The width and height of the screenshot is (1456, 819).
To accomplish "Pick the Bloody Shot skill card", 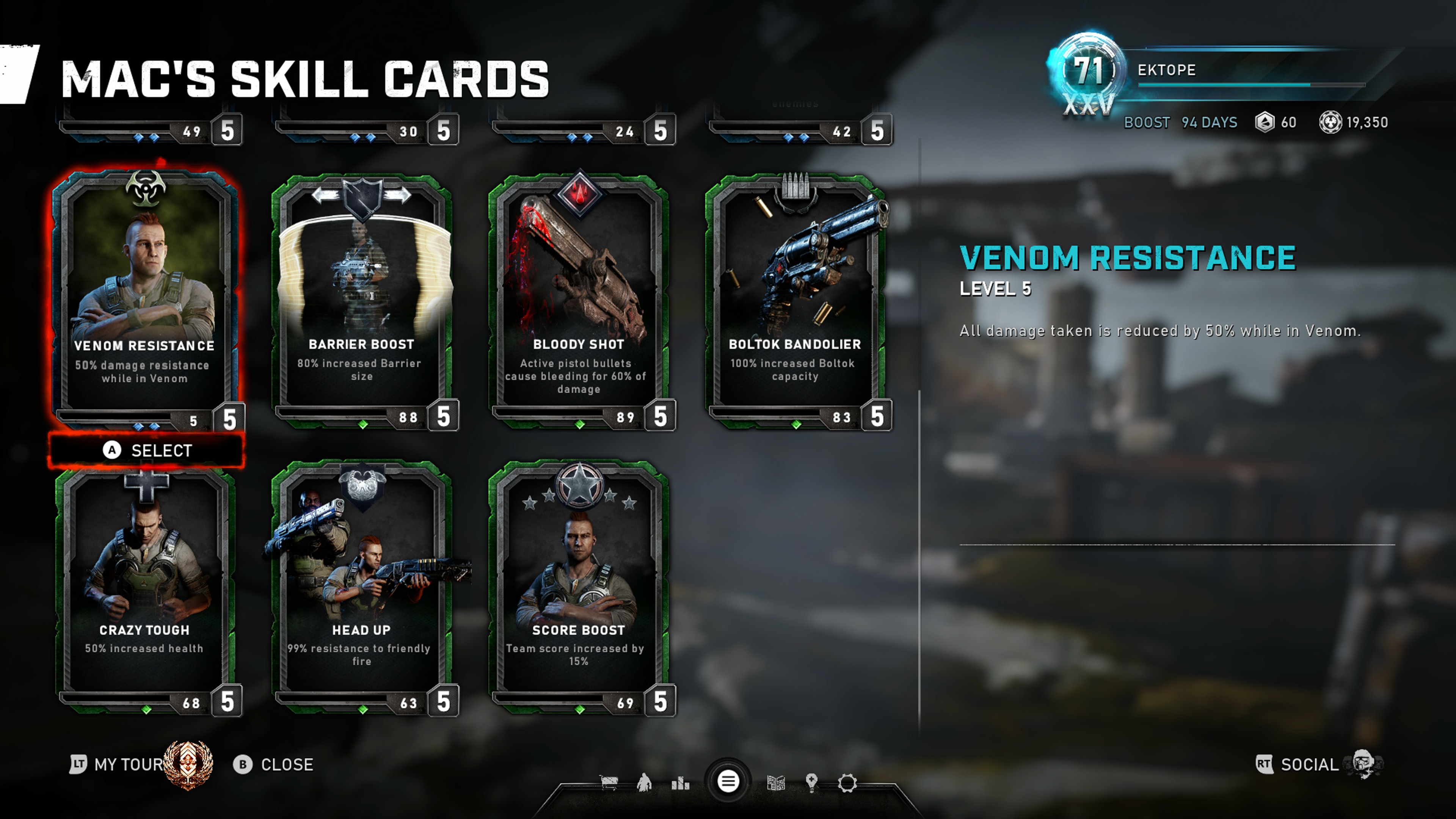I will [578, 294].
